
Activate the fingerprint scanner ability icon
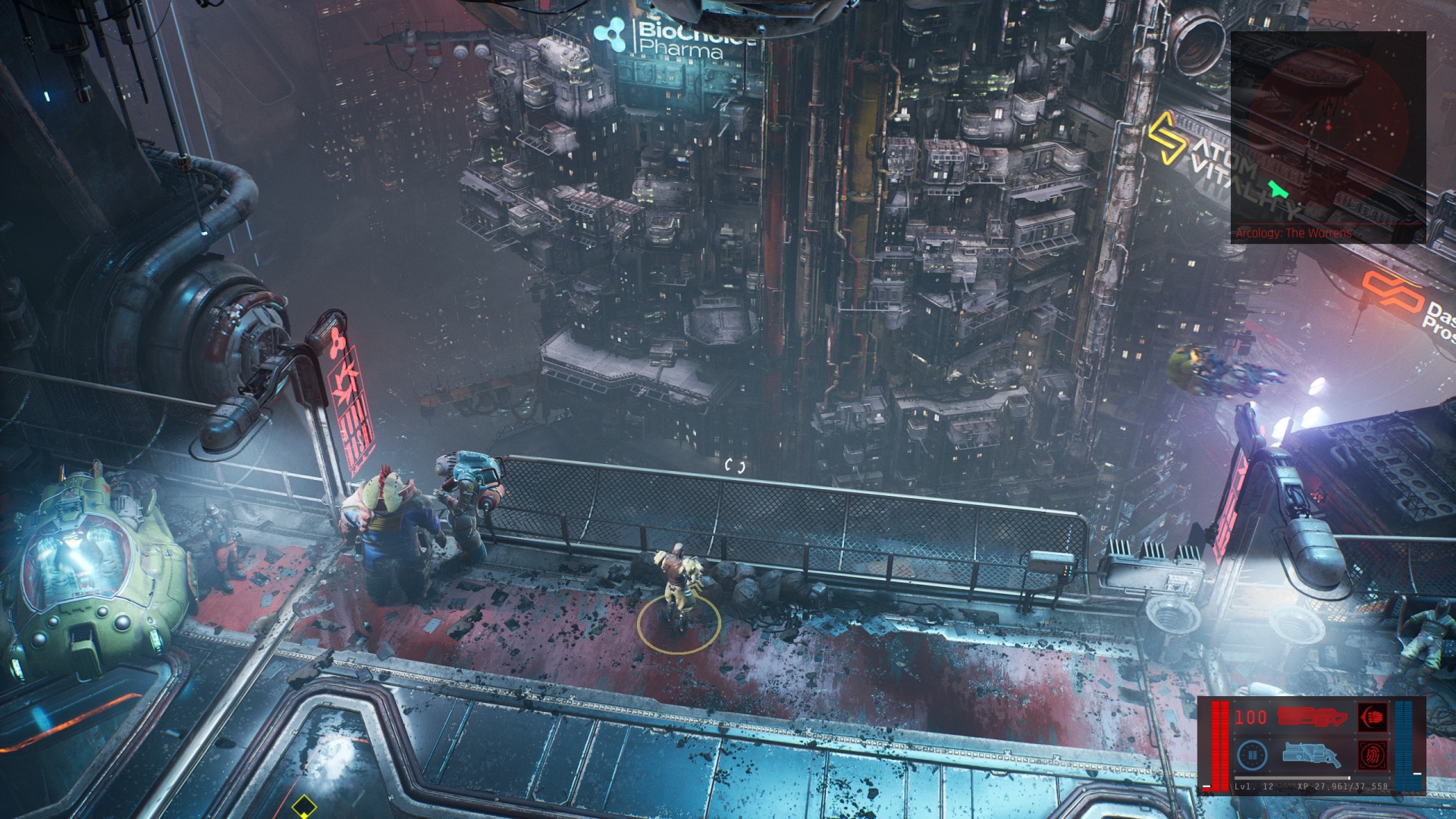(x=1373, y=755)
